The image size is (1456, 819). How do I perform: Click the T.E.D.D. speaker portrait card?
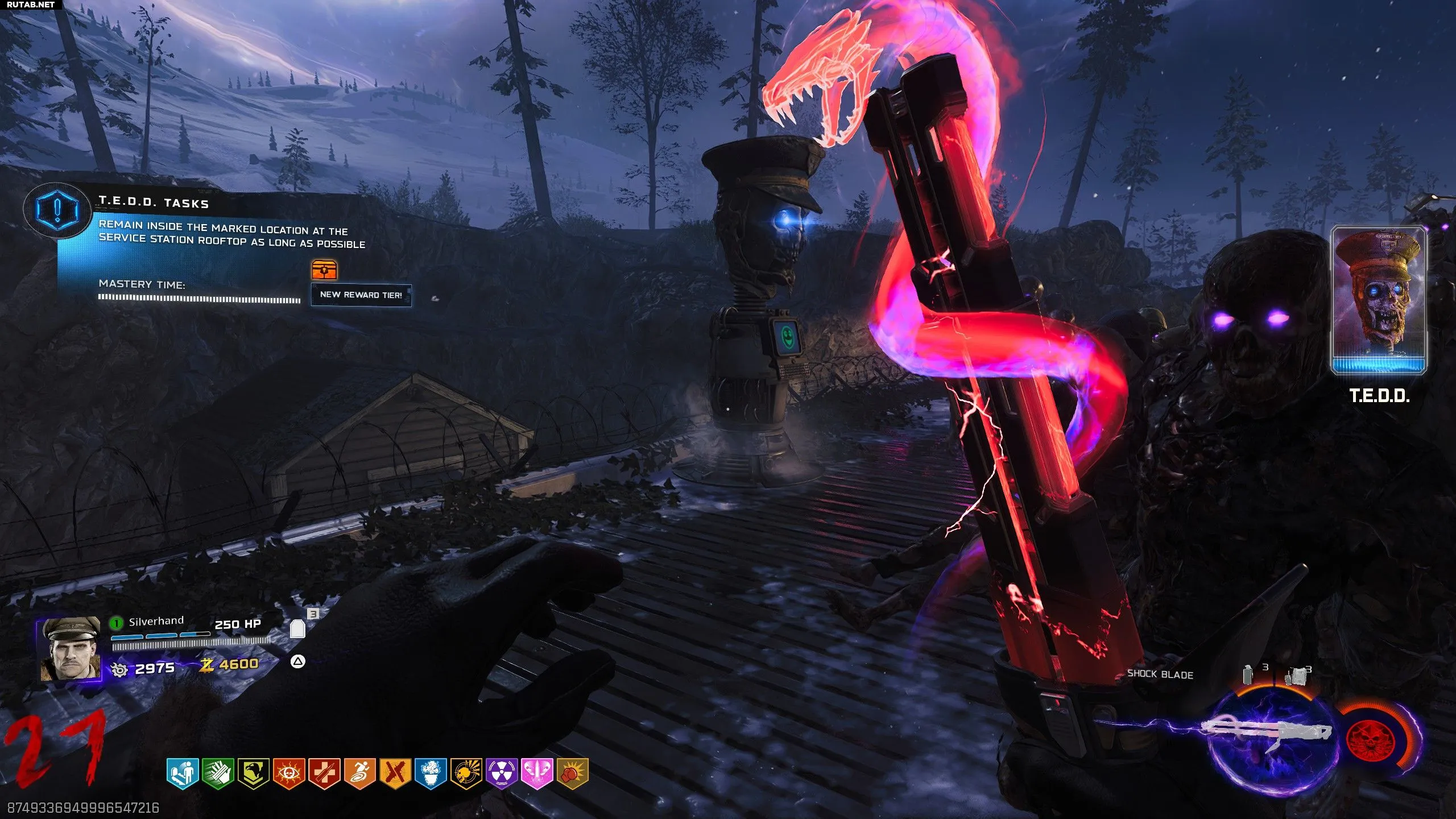coord(1378,300)
